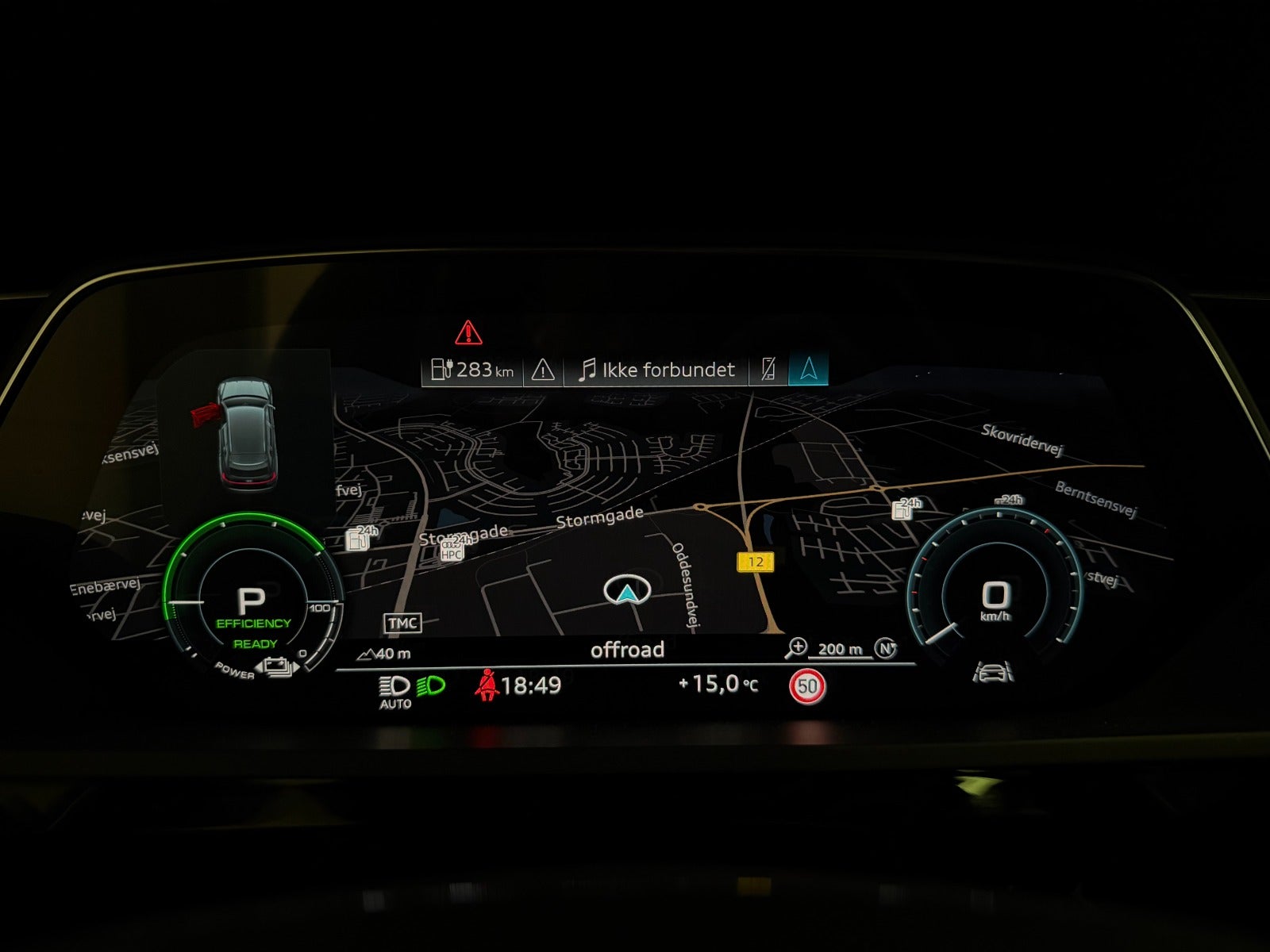Open the white warning triangle tab
Screen dimensions: 1270x952
[x=543, y=370]
